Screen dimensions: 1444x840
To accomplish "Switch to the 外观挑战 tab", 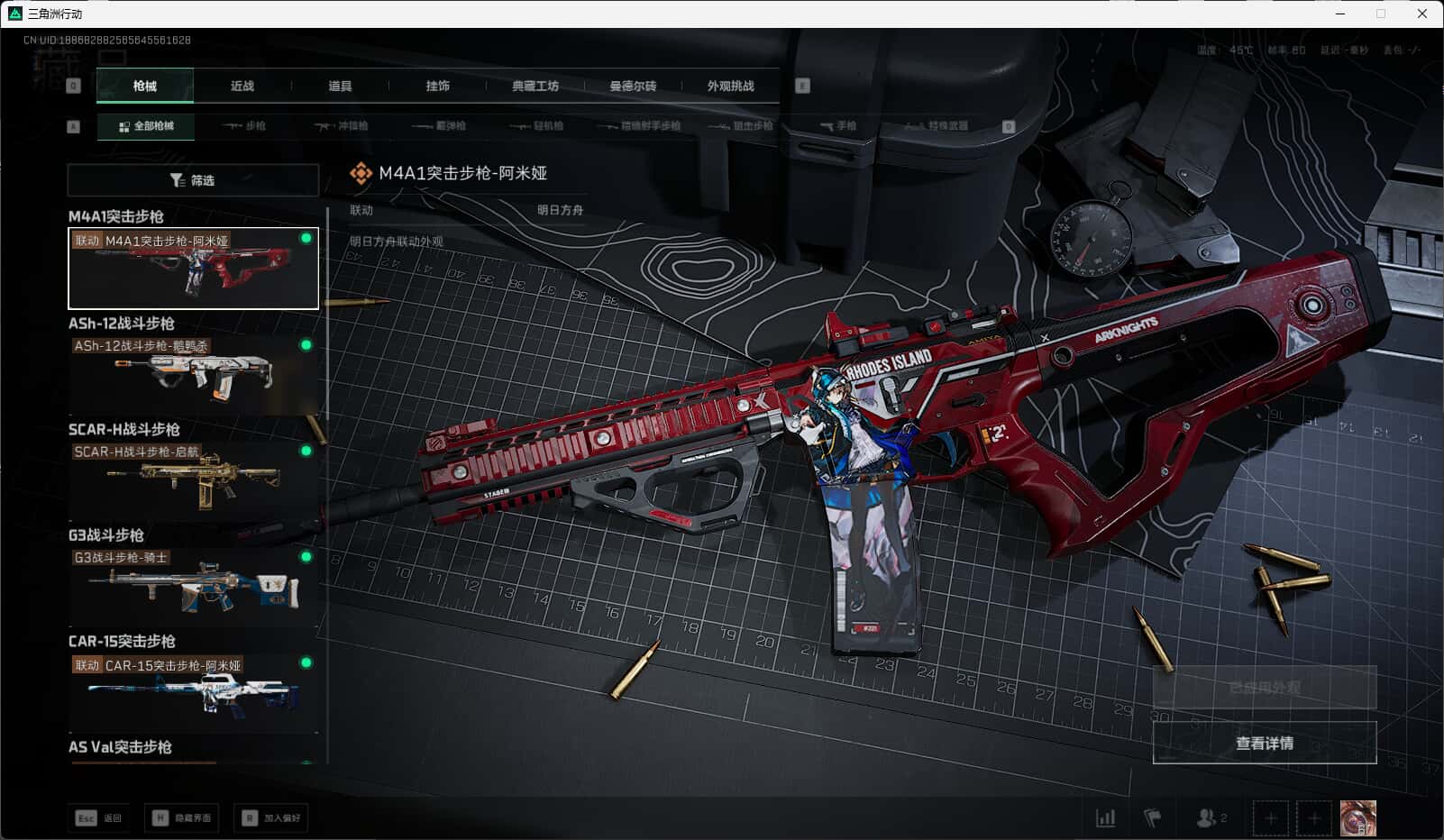I will tap(730, 87).
